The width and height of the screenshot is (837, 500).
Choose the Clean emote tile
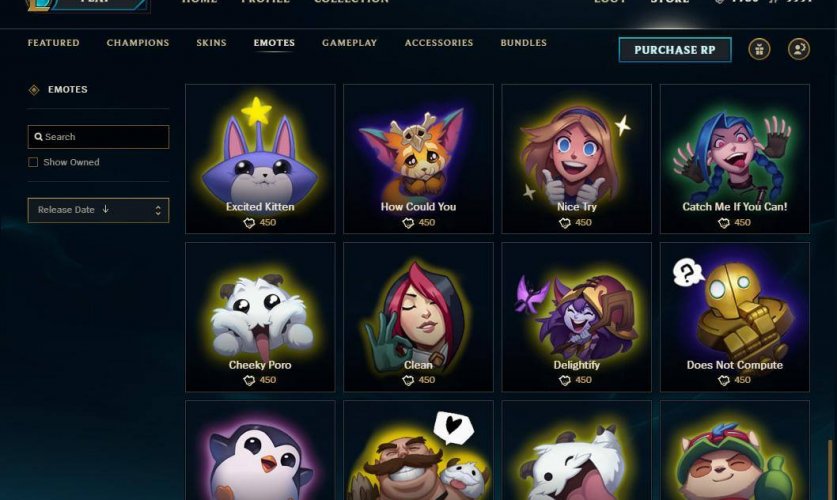418,316
